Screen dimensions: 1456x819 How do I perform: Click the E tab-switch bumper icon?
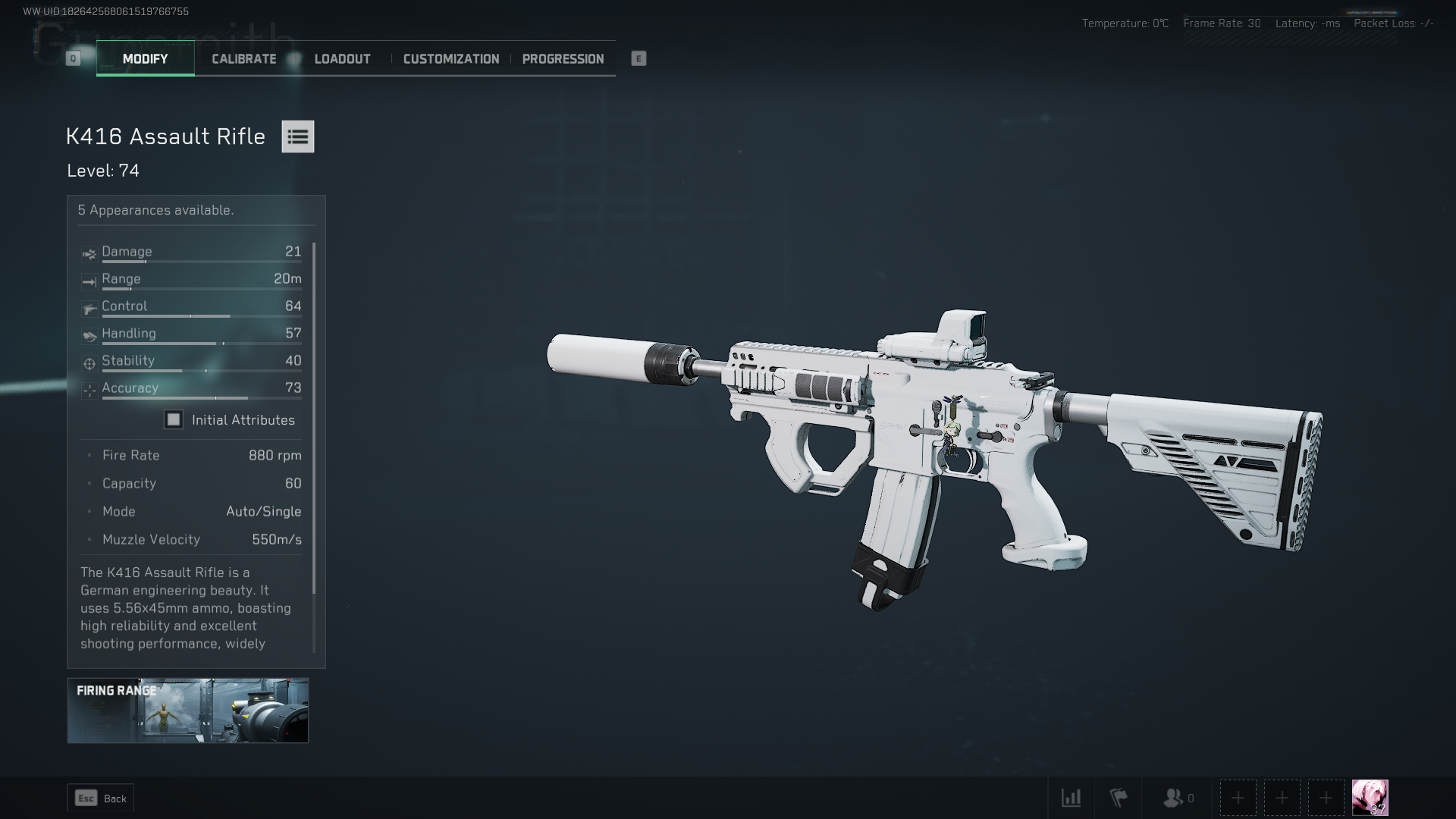(x=639, y=58)
